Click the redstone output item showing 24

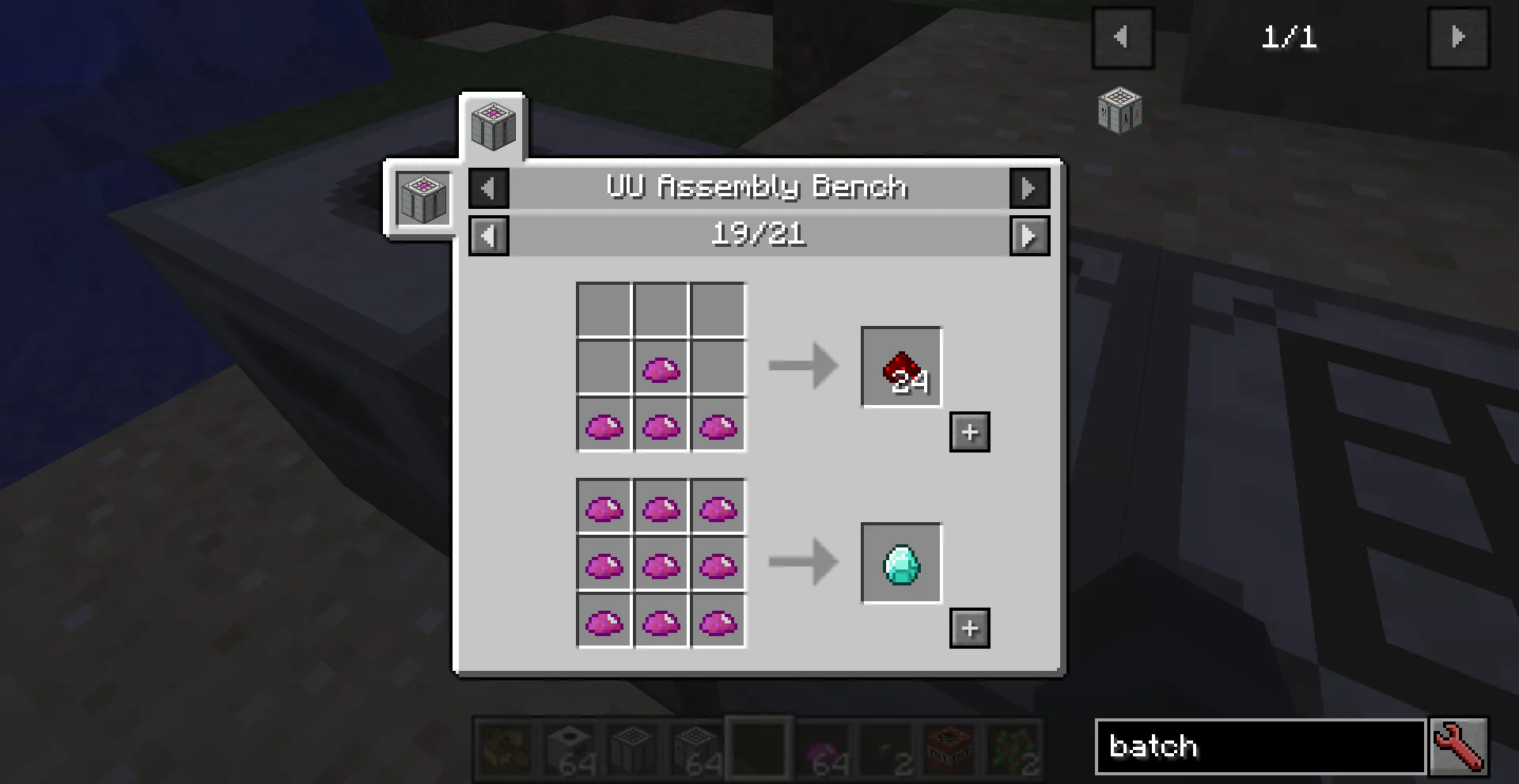click(x=901, y=366)
